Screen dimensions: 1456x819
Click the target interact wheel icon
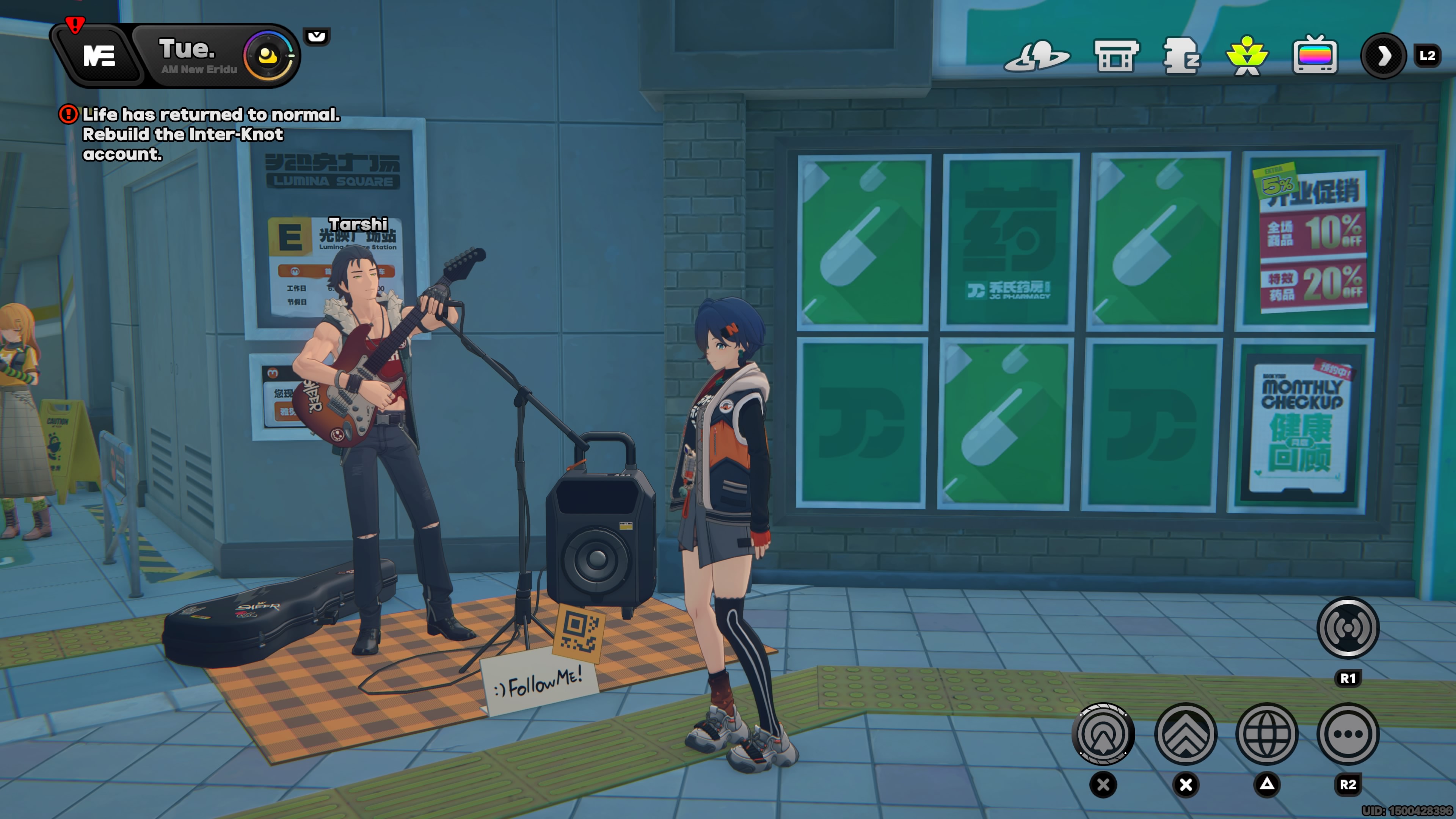coord(1102,733)
